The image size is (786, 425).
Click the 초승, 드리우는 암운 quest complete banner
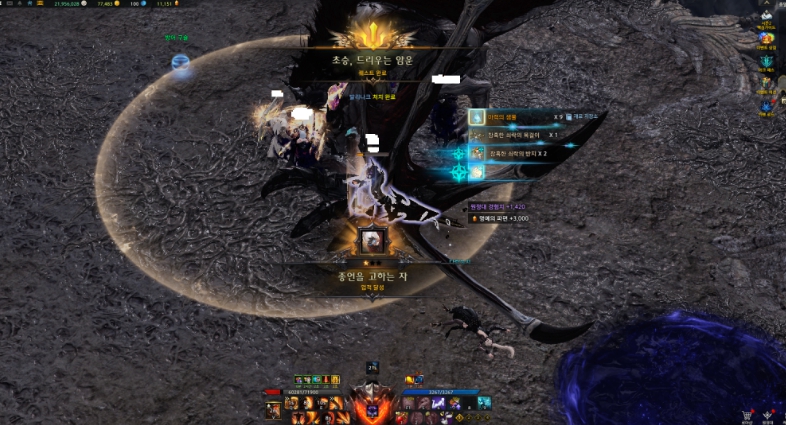(372, 60)
